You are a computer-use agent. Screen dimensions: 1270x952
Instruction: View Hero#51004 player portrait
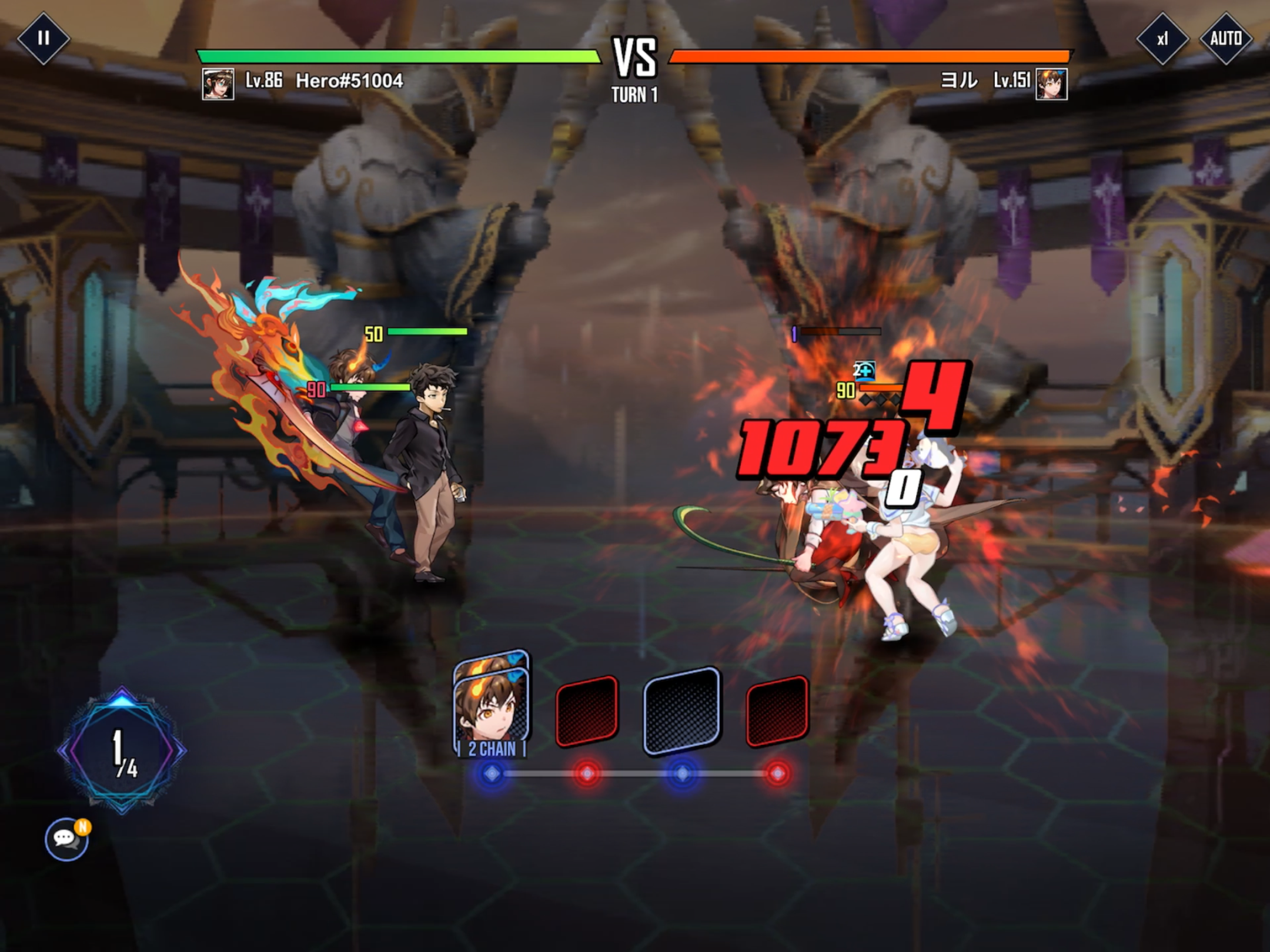tap(218, 84)
